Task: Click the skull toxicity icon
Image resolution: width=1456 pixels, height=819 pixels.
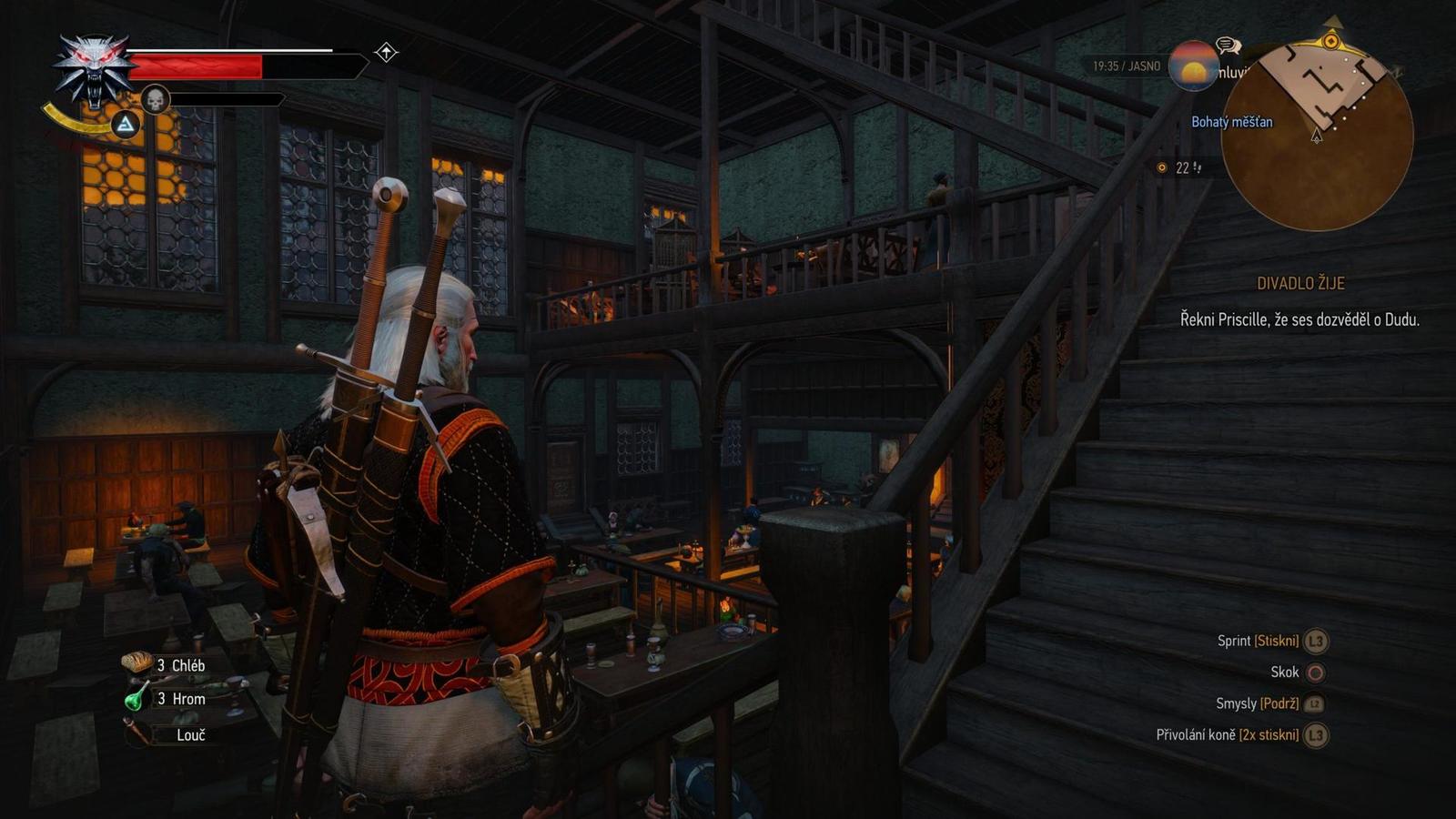Action: pos(156,99)
